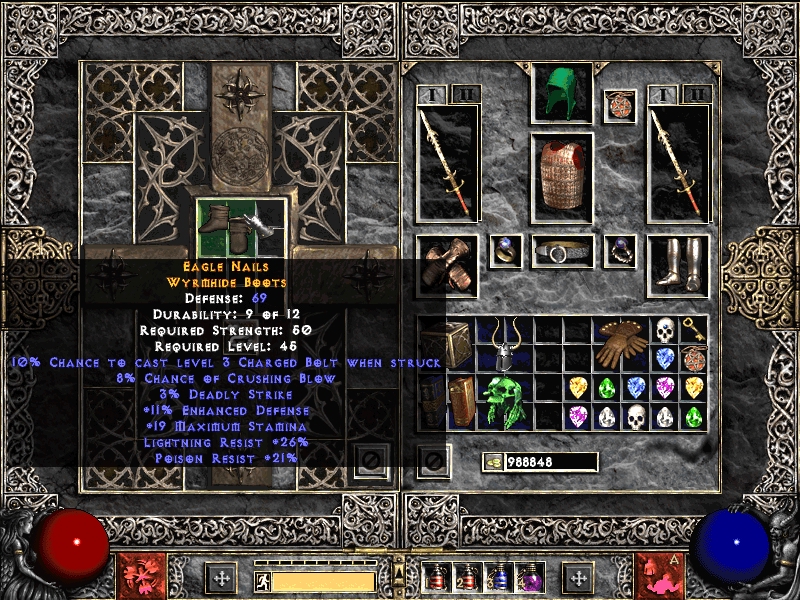Close the inventory panel
Viewport: 800px width, 600px height.
click(x=433, y=461)
